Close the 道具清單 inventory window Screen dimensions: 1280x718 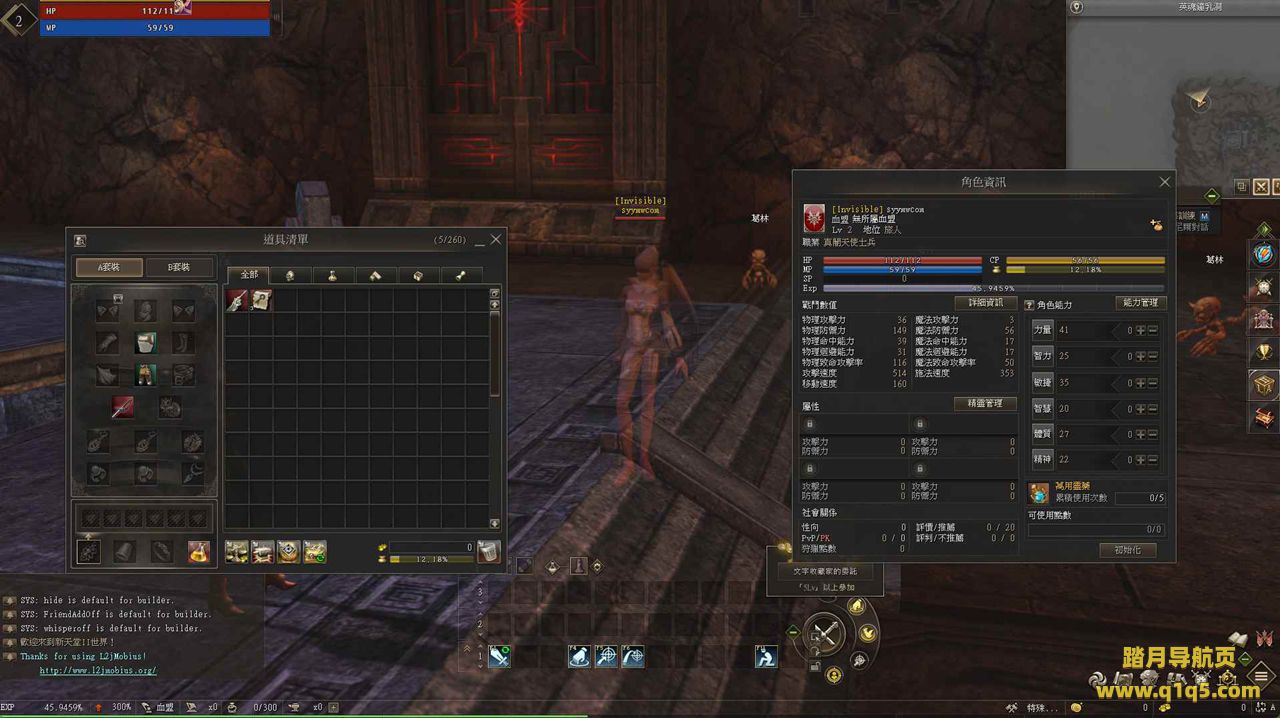(x=496, y=240)
